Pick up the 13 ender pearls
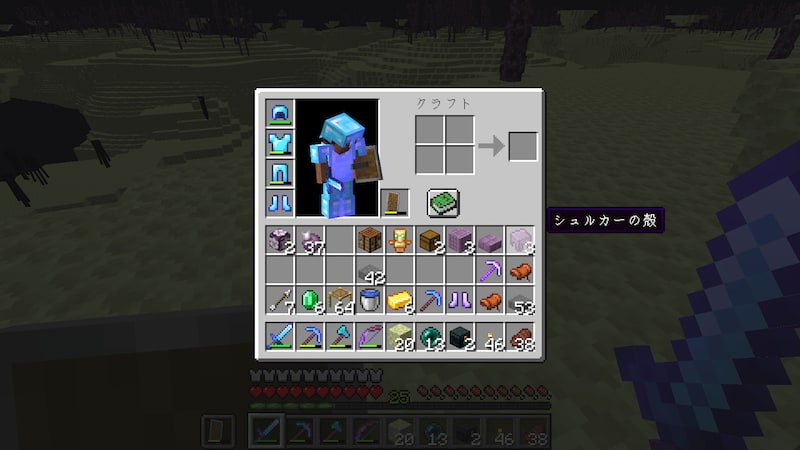 tap(430, 337)
